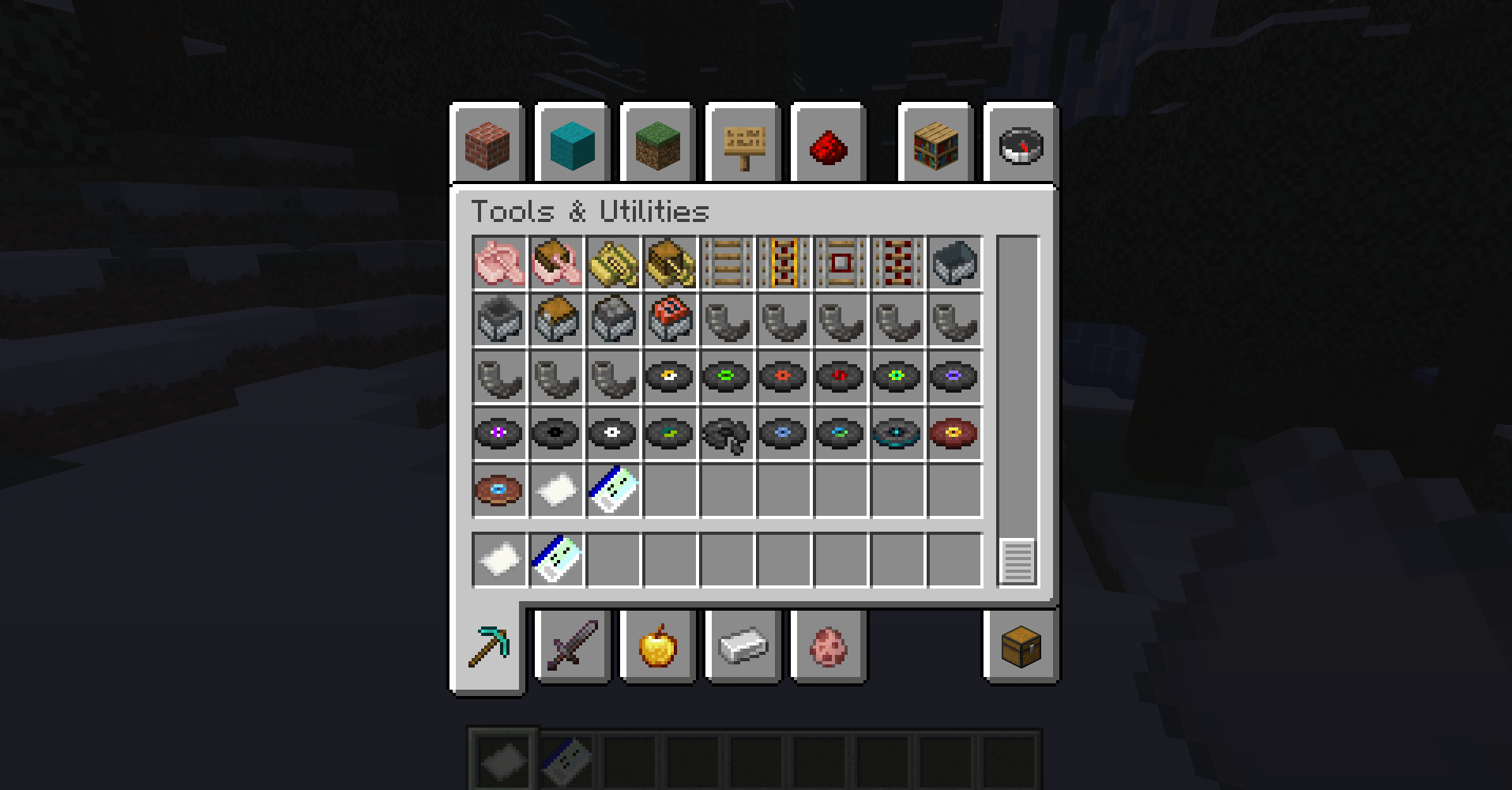Open the Food & Drinks tab with the golden apple
The image size is (1512, 790).
click(x=657, y=648)
